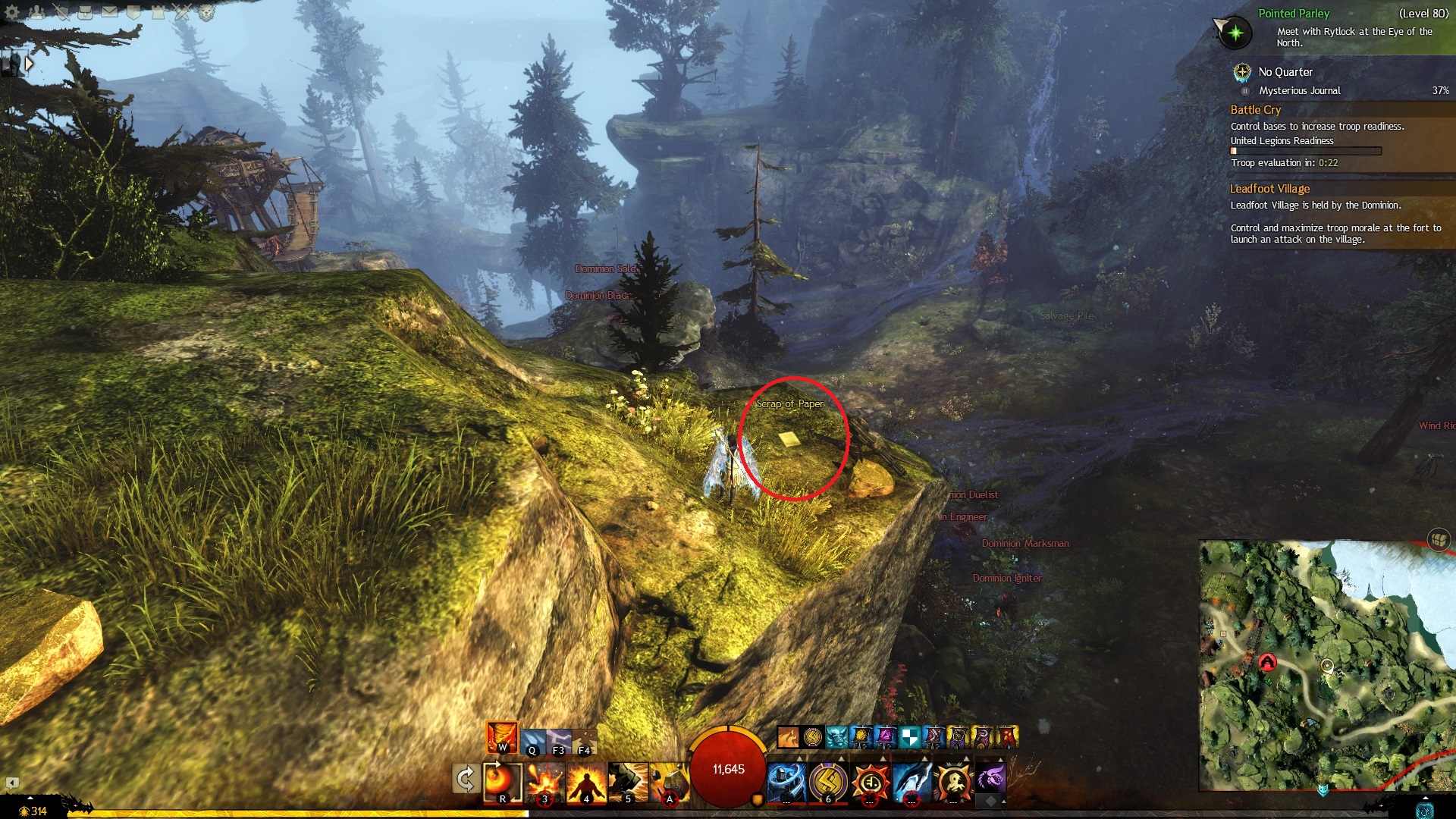
Task: Open the guild shield icon
Action: tap(133, 11)
